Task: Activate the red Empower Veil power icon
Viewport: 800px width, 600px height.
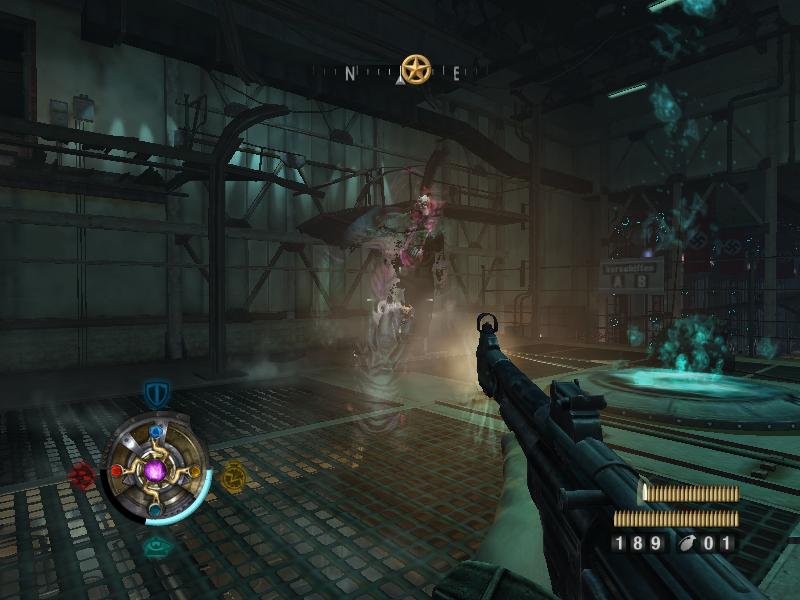Action: [82, 475]
